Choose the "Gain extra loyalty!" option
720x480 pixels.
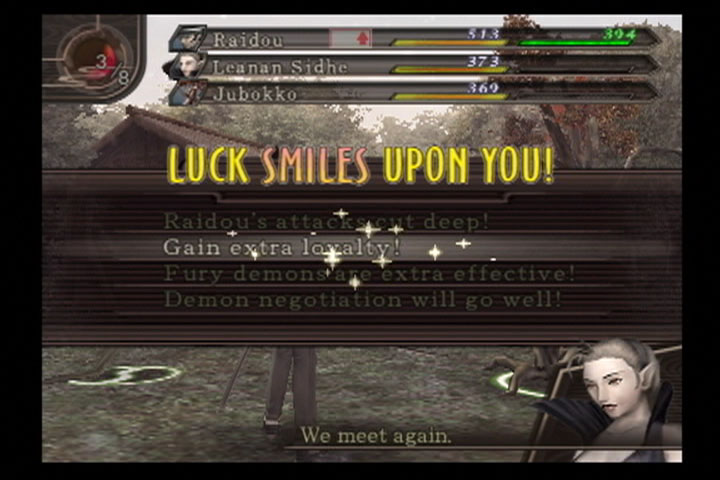pyautogui.click(x=282, y=246)
